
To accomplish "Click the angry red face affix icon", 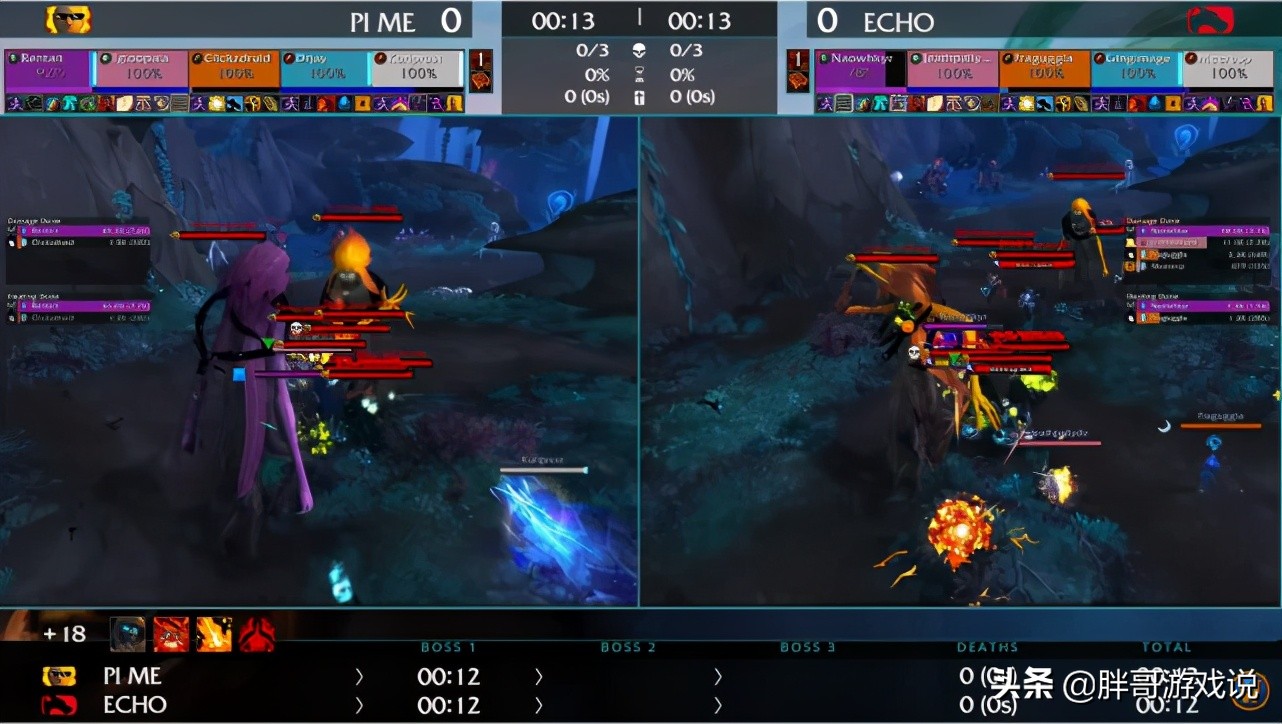I will click(171, 634).
